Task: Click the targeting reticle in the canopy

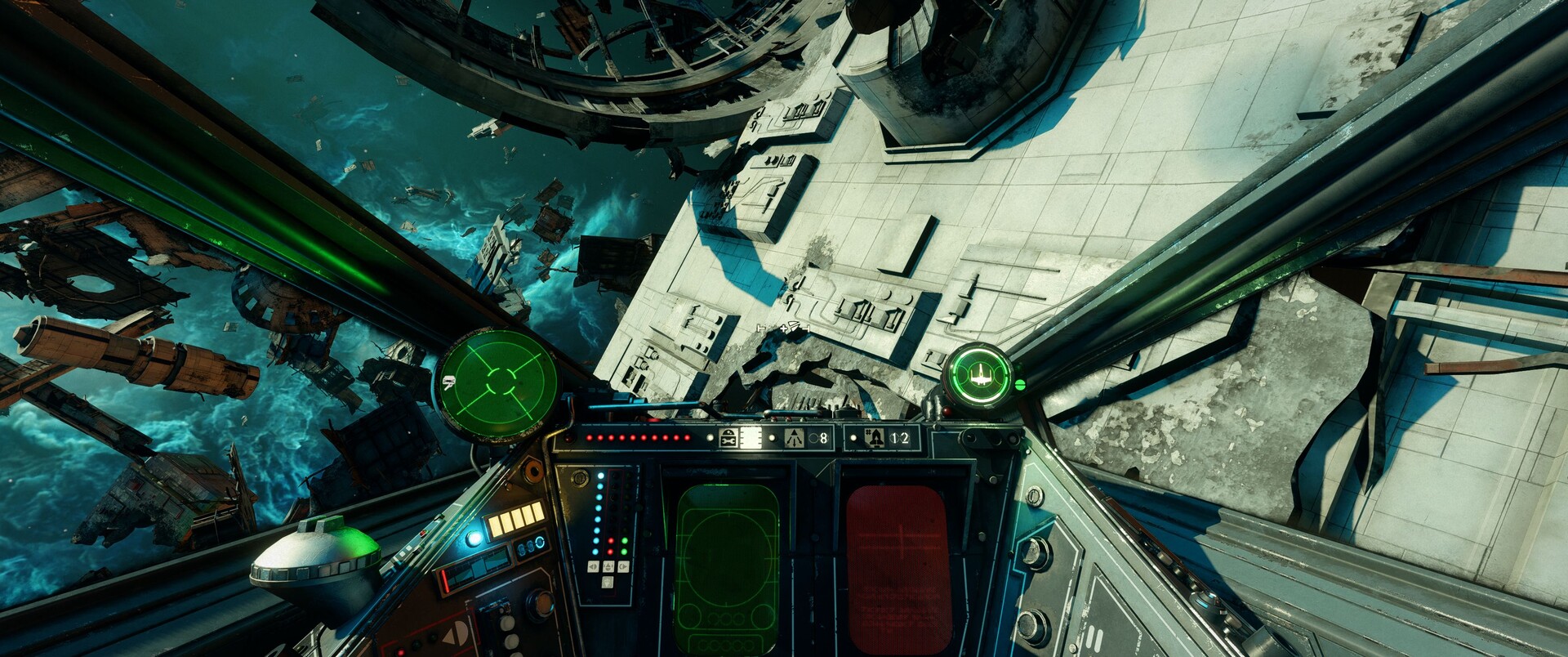Action: [784, 328]
